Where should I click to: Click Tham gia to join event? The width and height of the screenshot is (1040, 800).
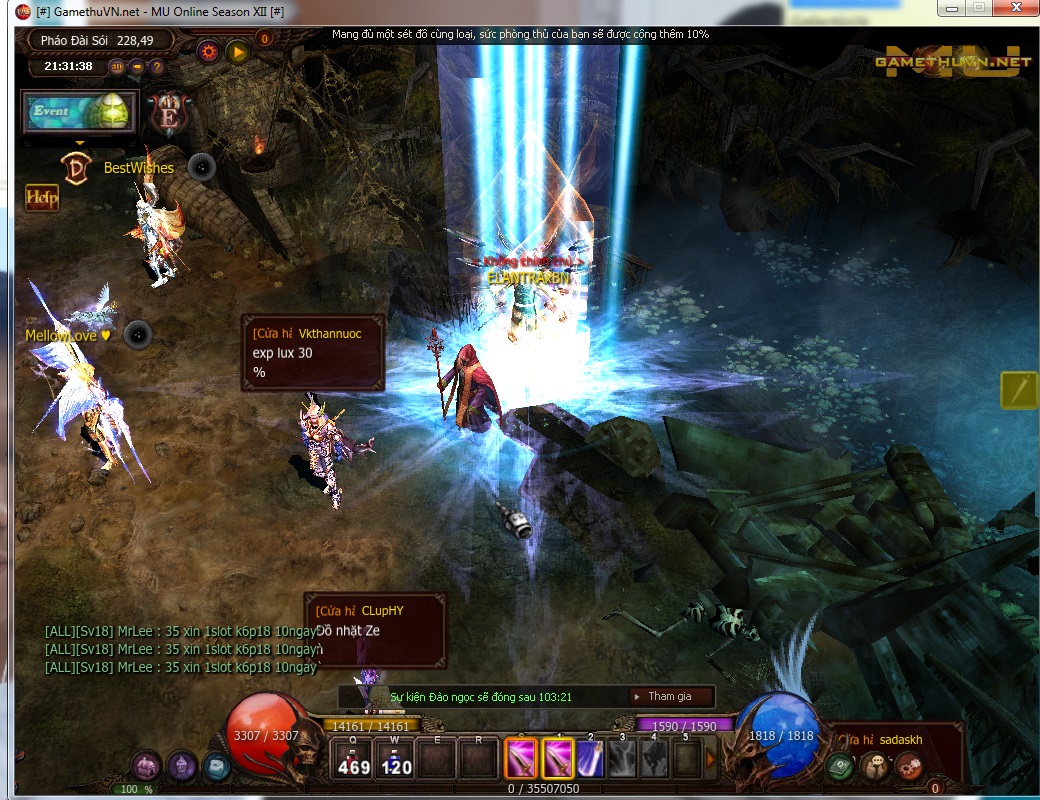coord(670,696)
